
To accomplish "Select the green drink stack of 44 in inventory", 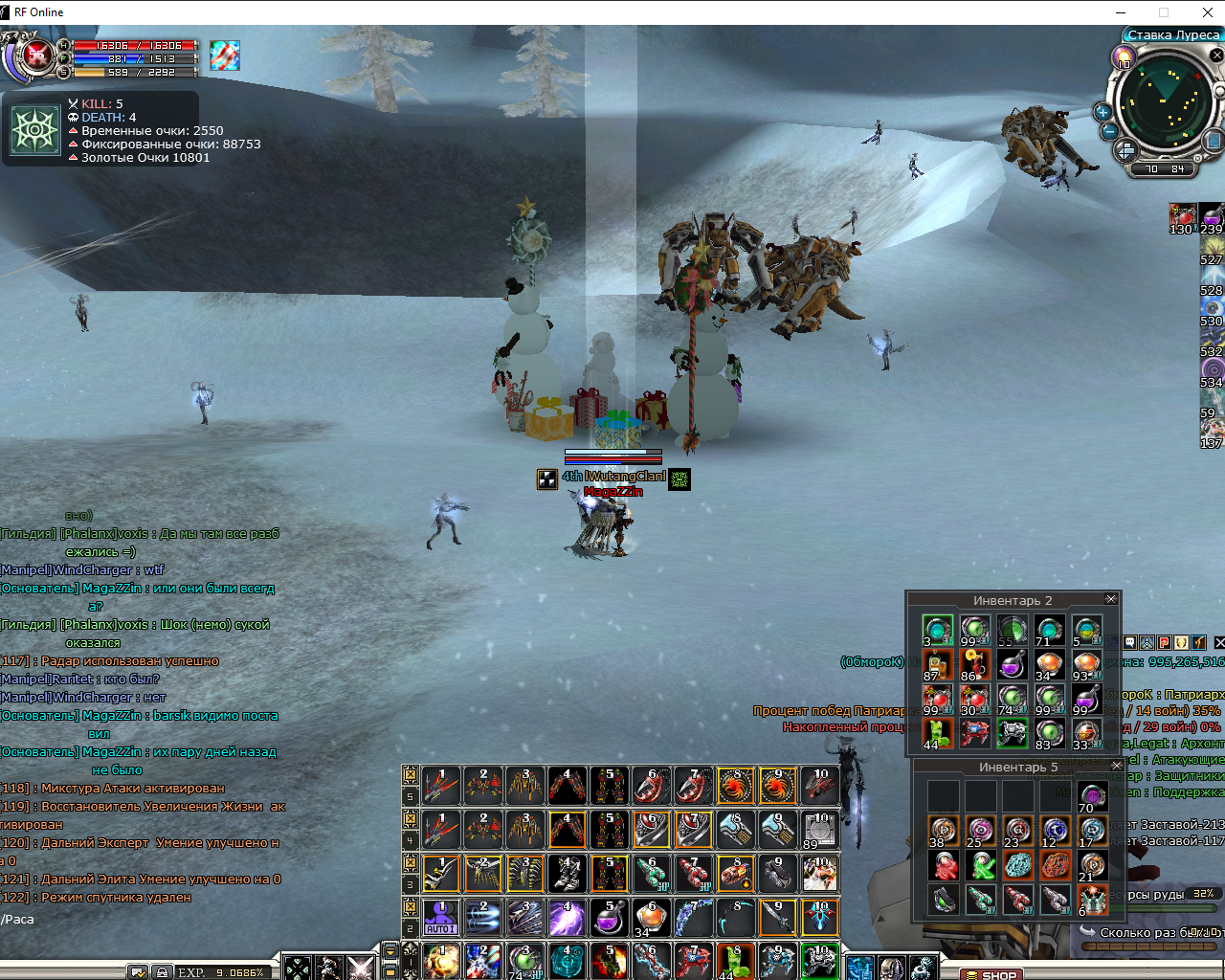I will pyautogui.click(x=937, y=734).
